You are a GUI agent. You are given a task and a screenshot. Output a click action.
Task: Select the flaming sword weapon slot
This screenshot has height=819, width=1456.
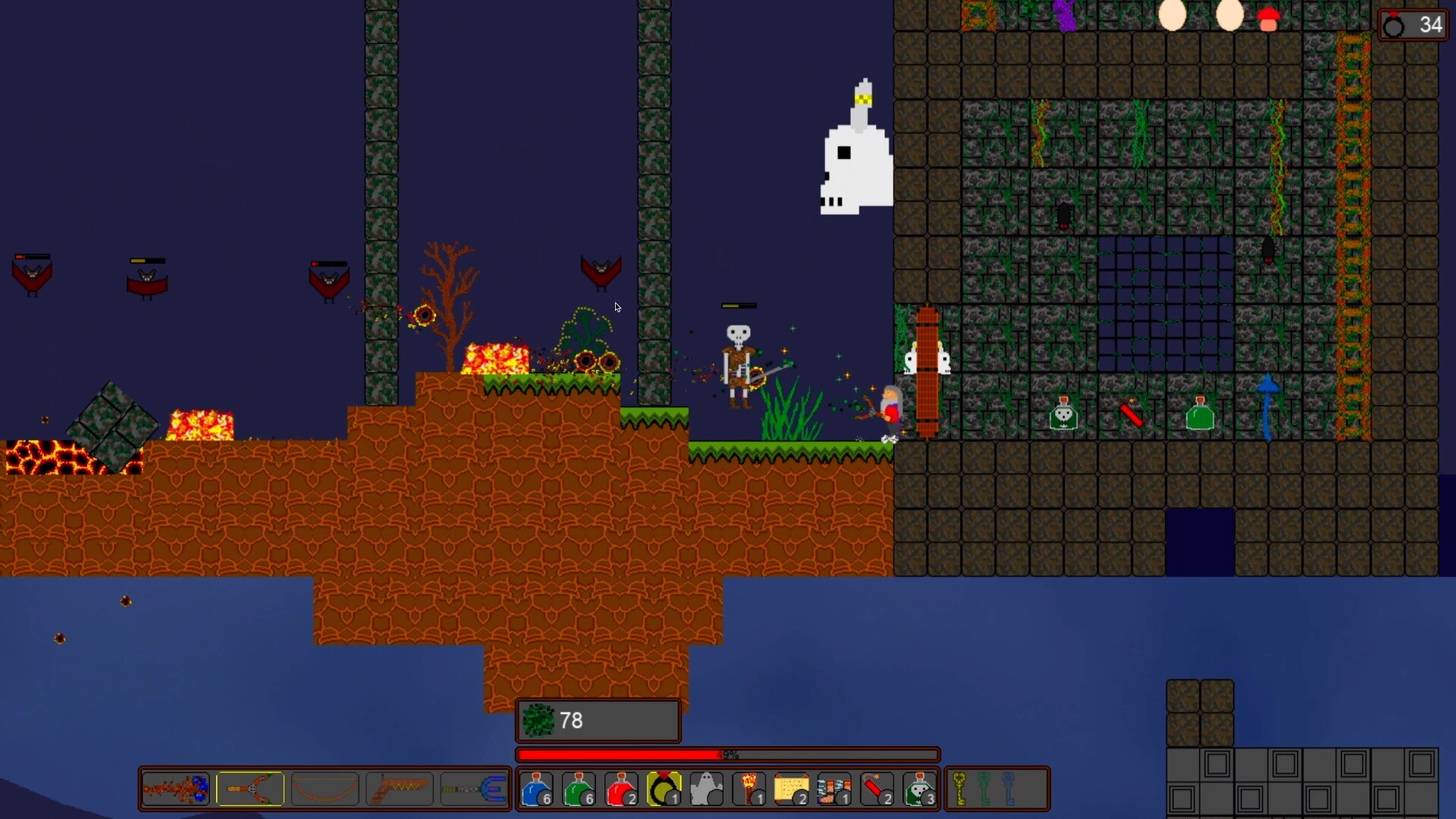pos(174,789)
